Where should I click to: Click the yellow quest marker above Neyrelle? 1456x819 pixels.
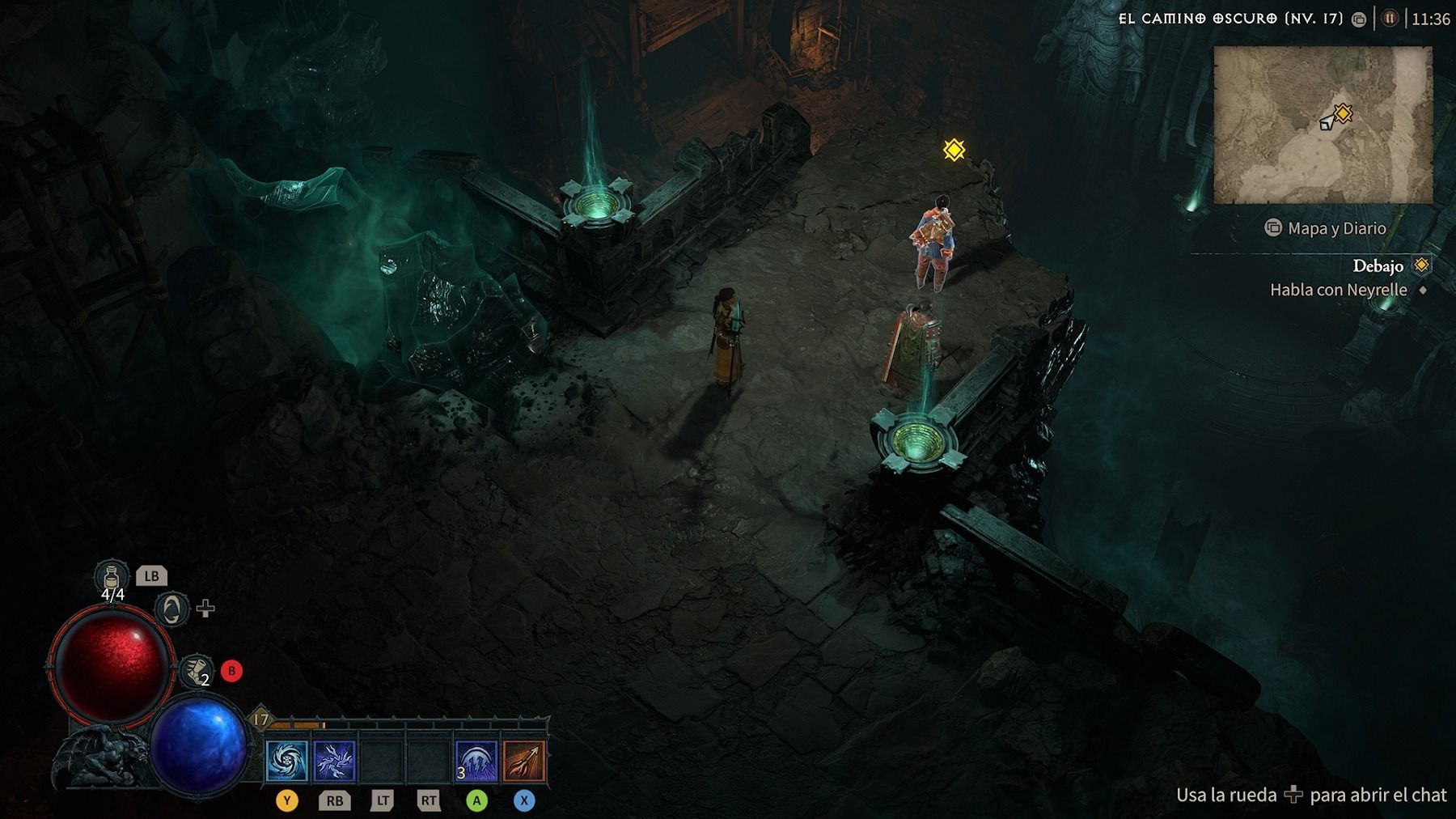[x=954, y=150]
